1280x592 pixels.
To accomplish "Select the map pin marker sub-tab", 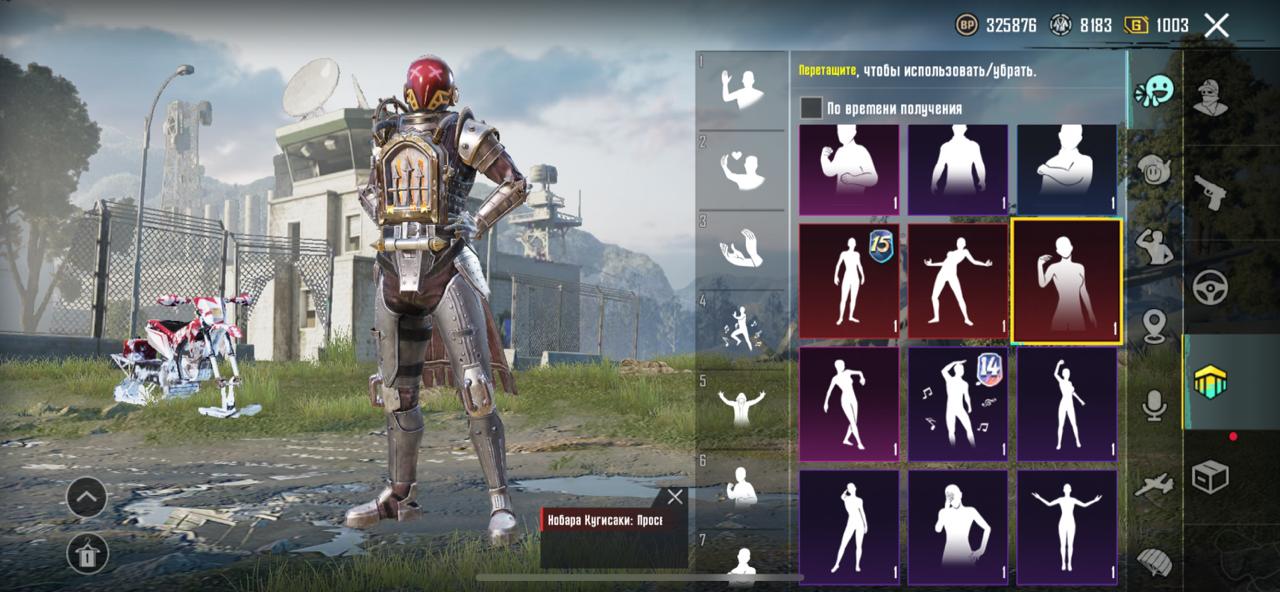I will click(x=1155, y=326).
